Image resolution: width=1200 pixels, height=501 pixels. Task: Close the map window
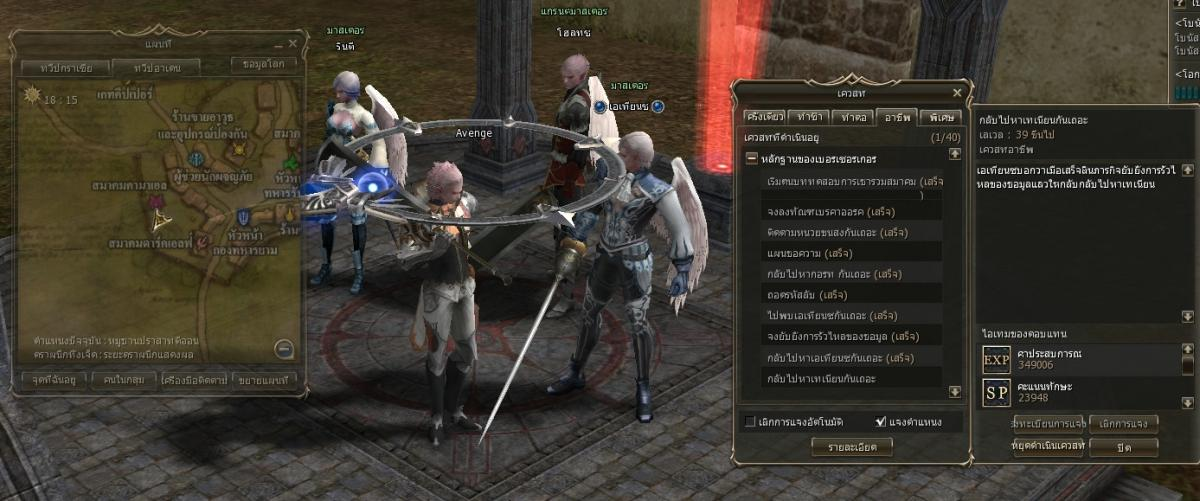(292, 43)
